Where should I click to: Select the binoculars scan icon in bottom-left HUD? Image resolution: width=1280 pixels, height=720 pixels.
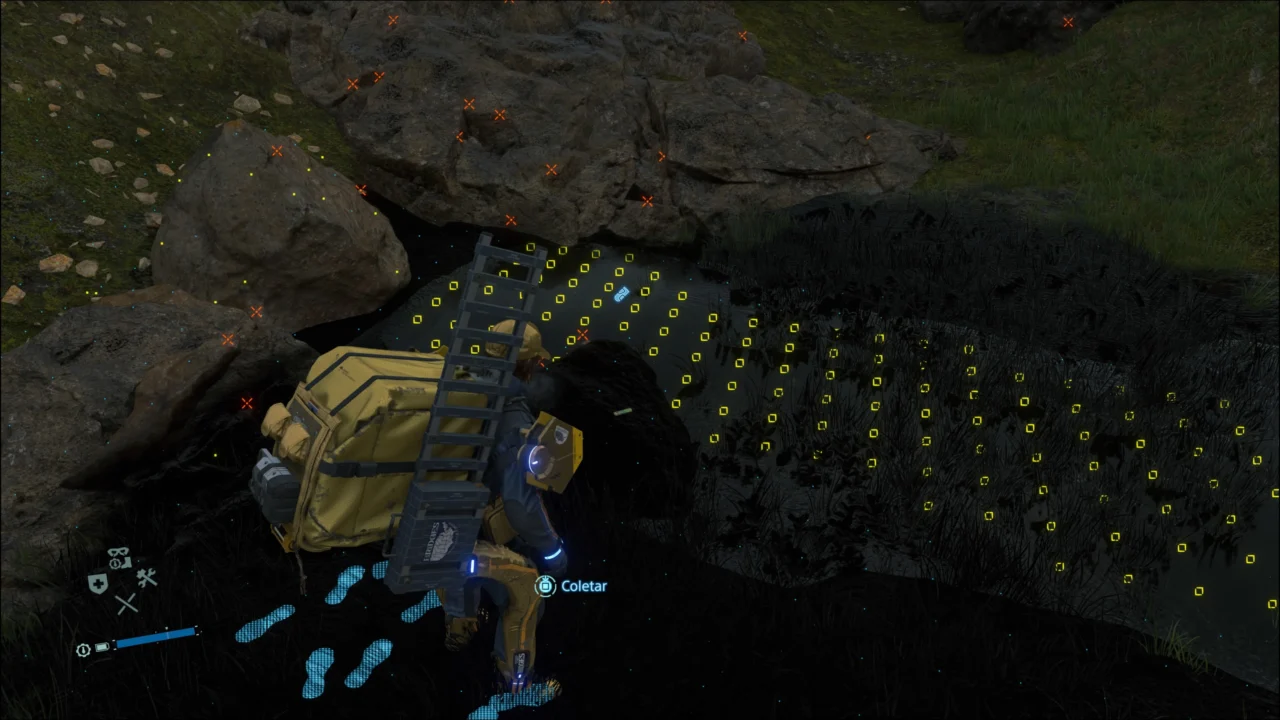(117, 551)
